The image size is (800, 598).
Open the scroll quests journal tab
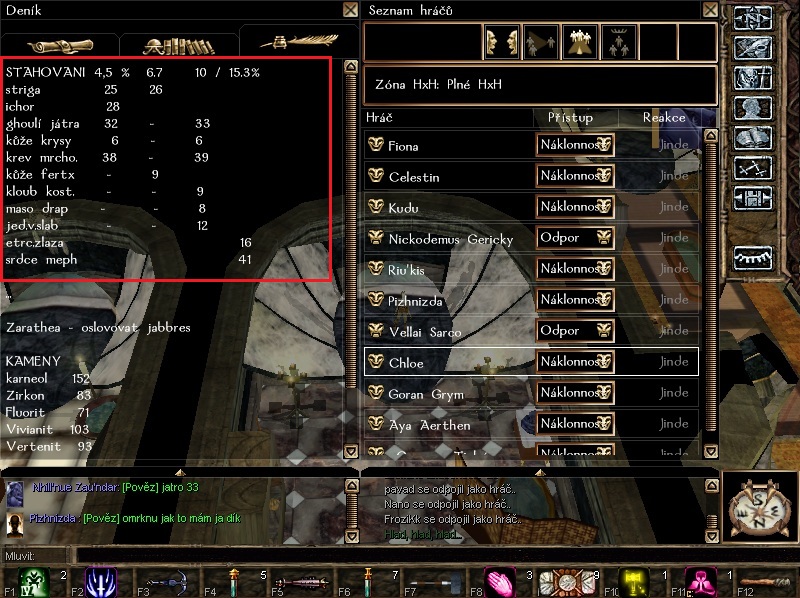60,45
